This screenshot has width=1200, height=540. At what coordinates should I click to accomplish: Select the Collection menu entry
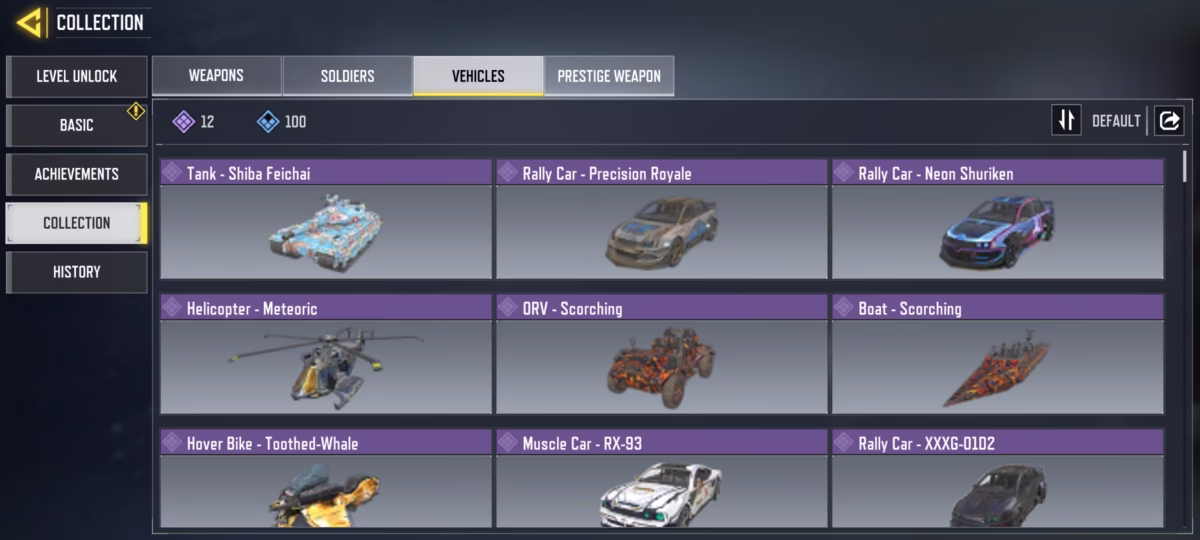[77, 223]
